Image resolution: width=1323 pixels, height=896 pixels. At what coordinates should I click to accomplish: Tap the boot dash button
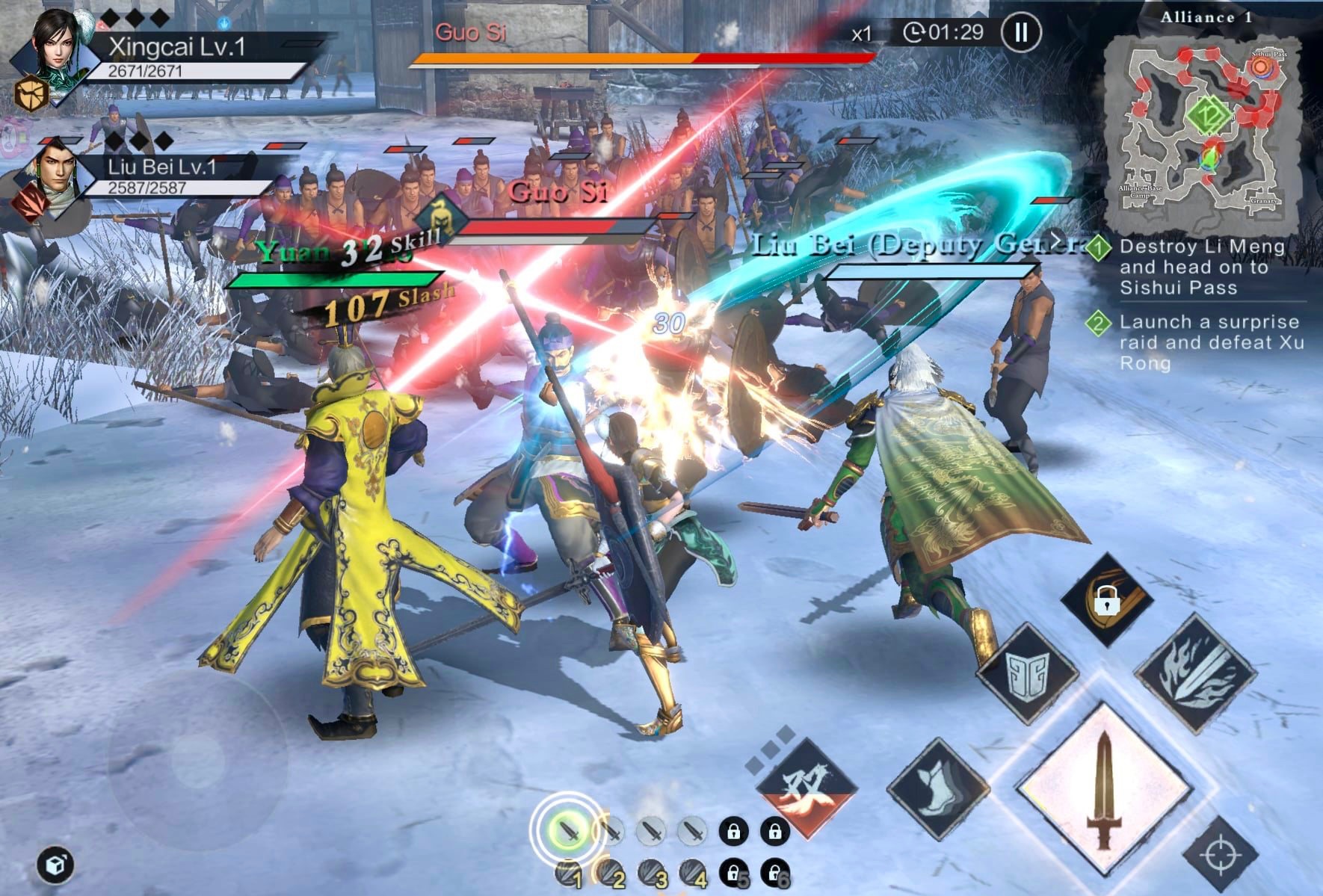937,789
